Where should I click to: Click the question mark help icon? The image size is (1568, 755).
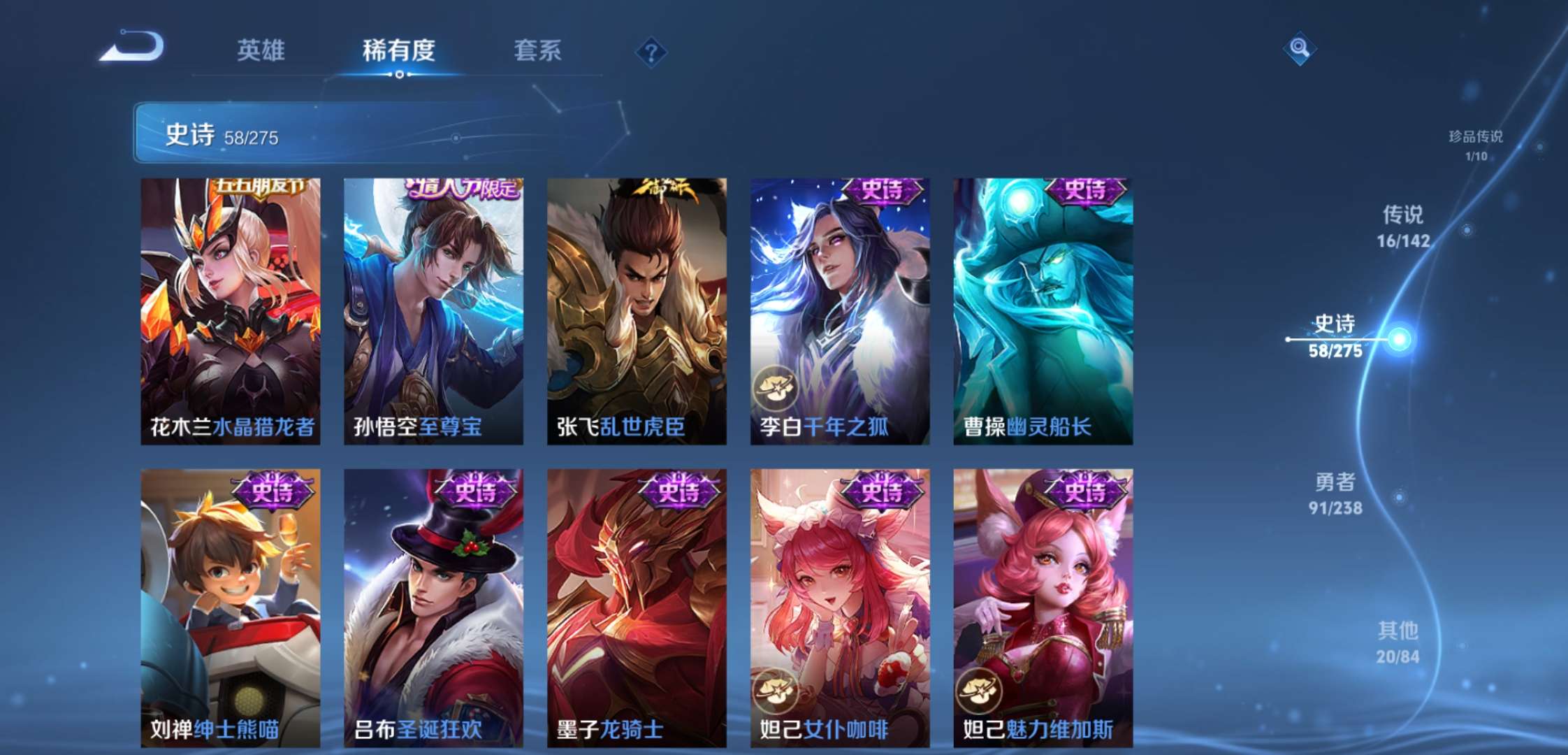[653, 50]
